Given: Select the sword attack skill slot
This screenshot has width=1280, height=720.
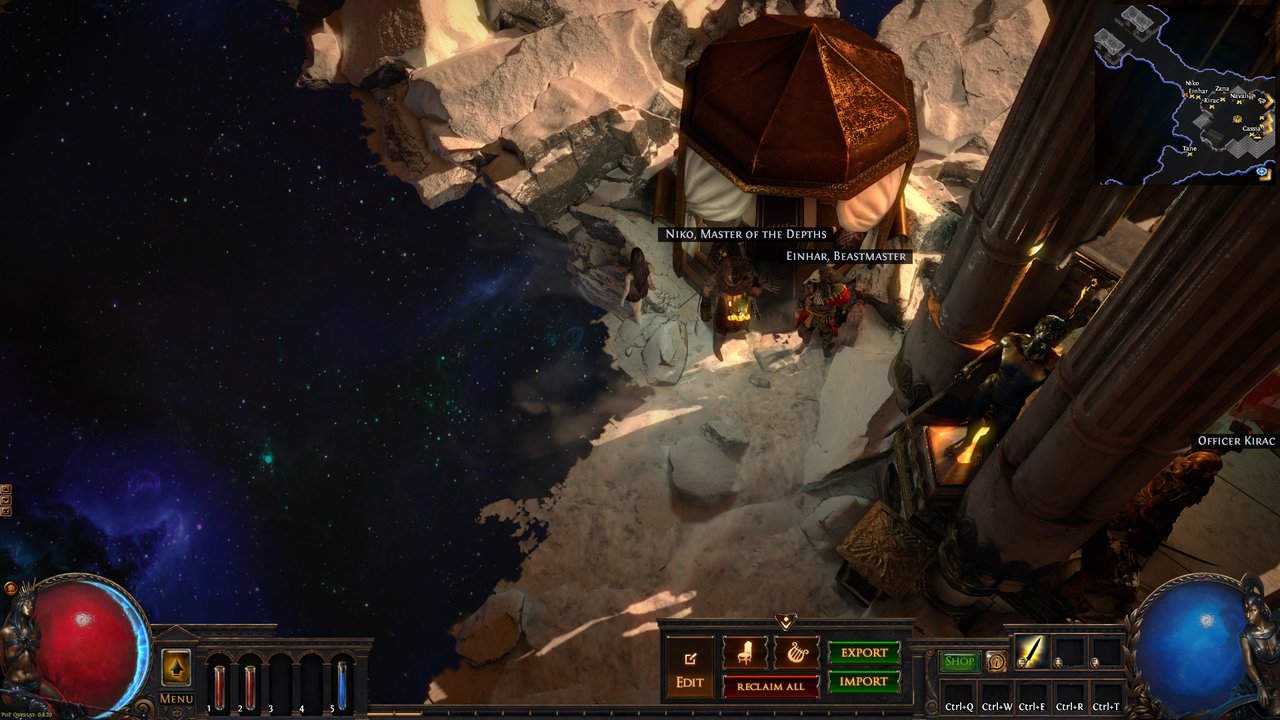Looking at the screenshot, I should 1031,652.
